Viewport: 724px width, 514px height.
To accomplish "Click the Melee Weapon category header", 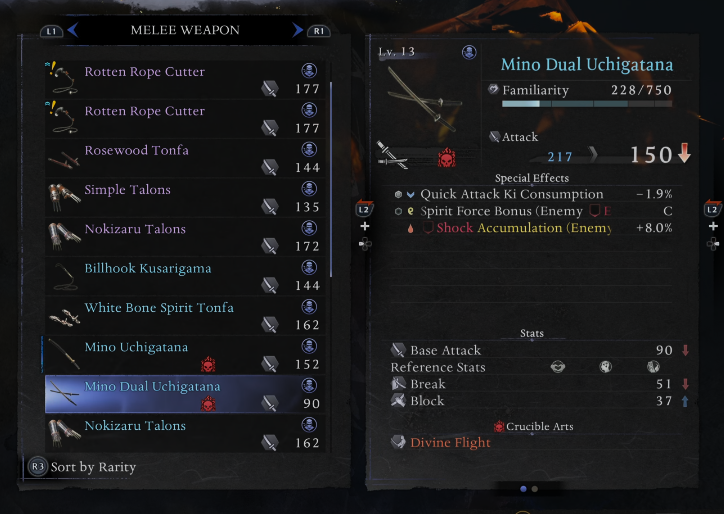I will click(185, 31).
